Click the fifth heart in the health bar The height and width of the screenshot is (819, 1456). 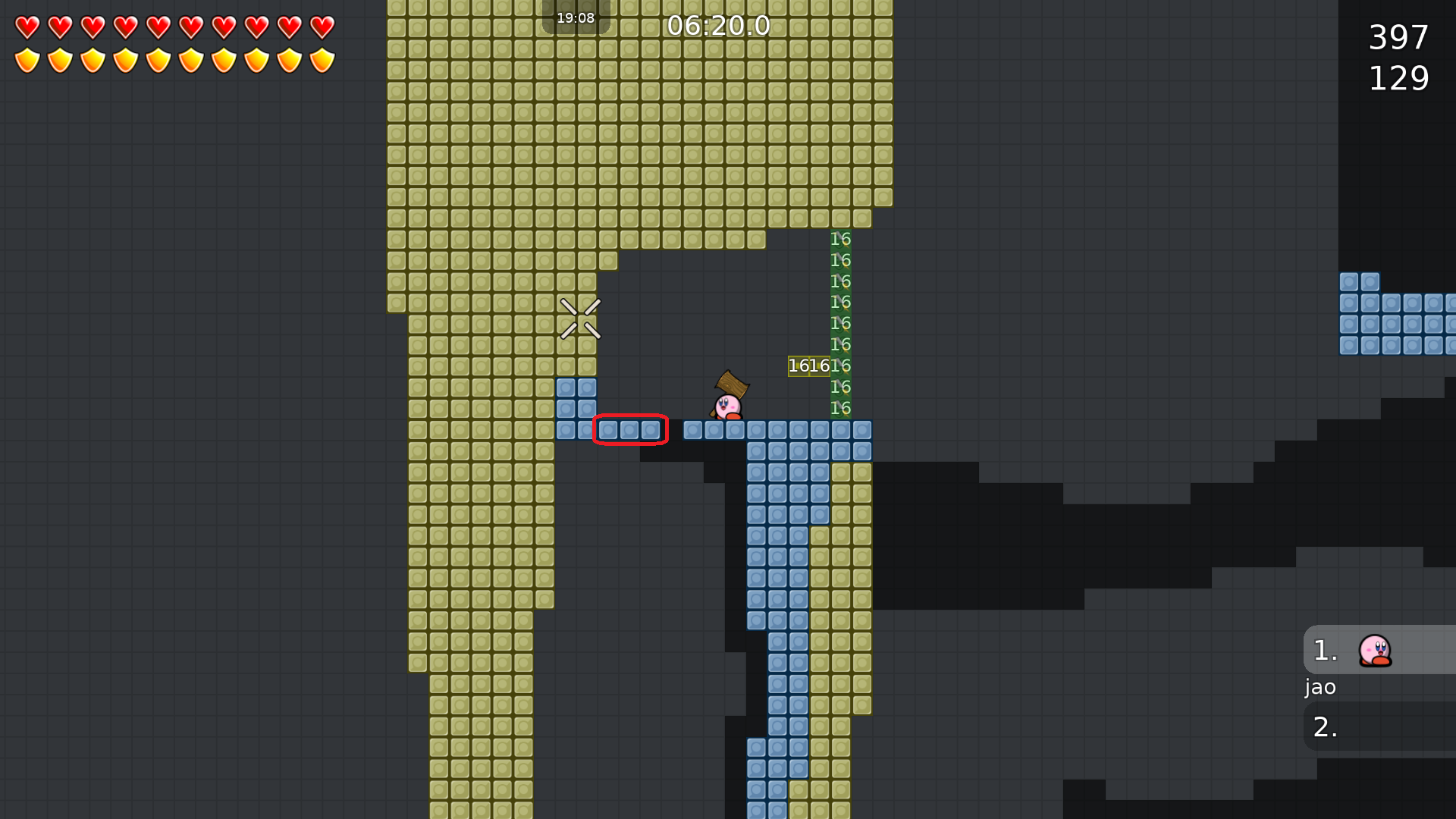(158, 28)
